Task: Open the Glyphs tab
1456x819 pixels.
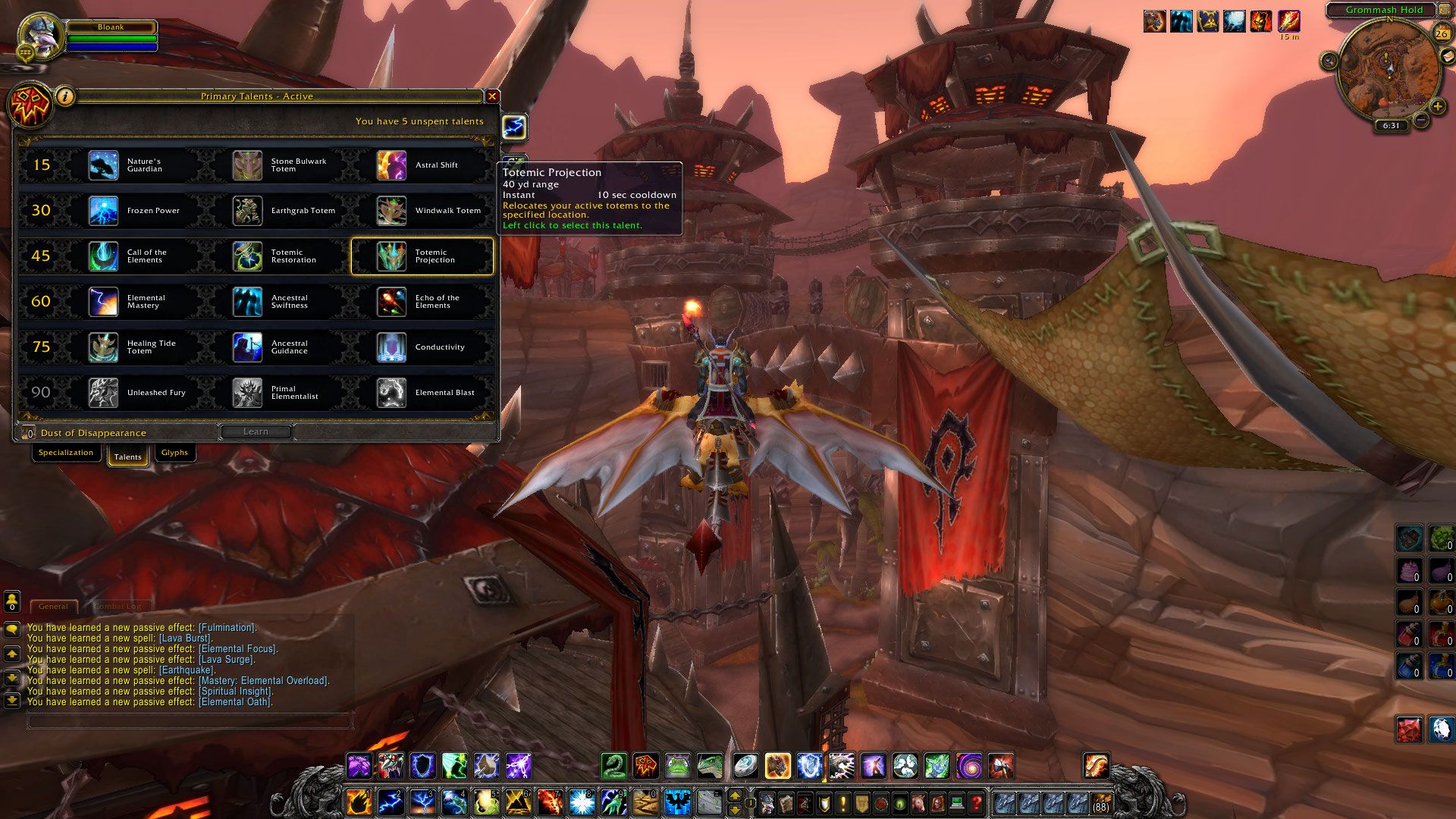Action: tap(174, 453)
